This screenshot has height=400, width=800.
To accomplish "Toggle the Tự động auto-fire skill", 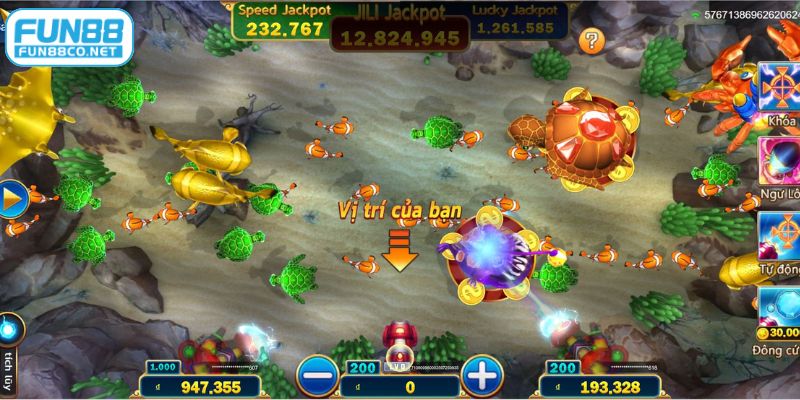I will tap(778, 234).
